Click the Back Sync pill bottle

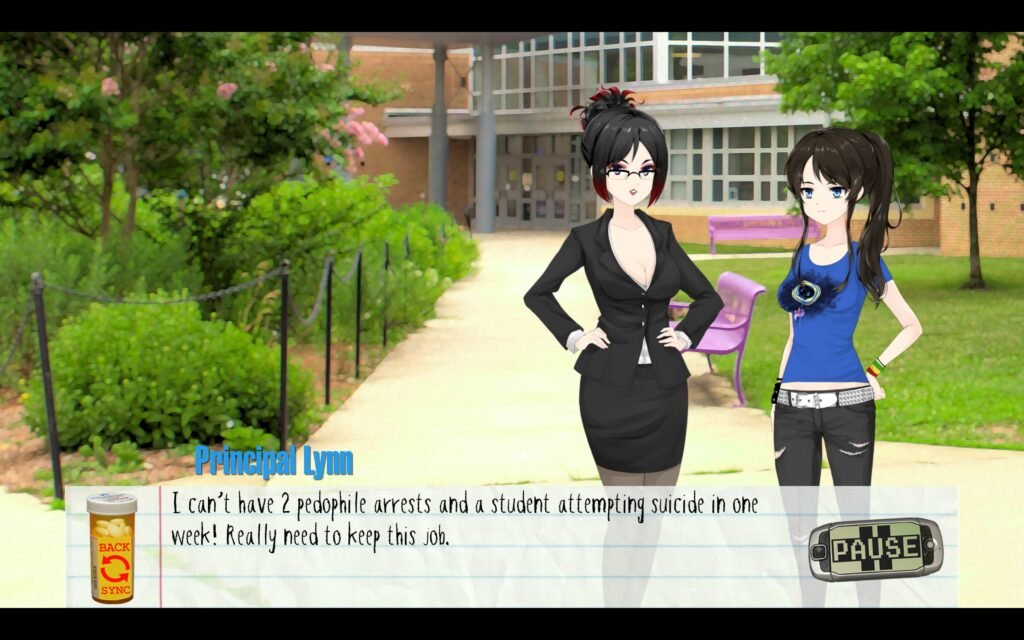click(111, 548)
